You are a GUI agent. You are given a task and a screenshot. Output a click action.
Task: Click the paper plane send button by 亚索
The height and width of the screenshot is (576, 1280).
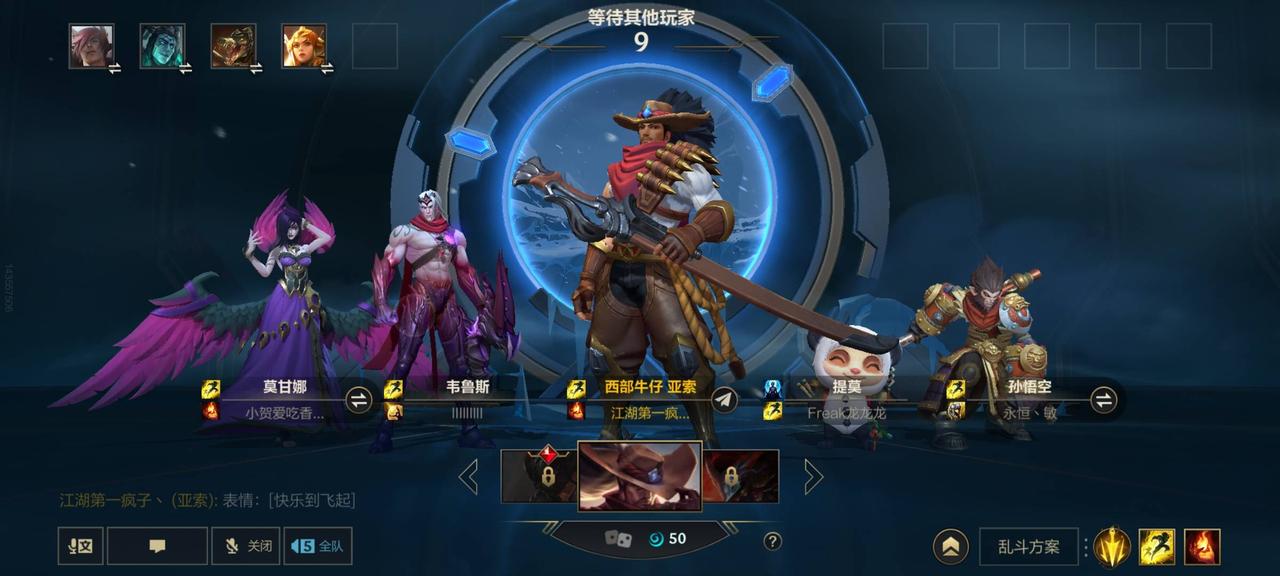(x=725, y=400)
